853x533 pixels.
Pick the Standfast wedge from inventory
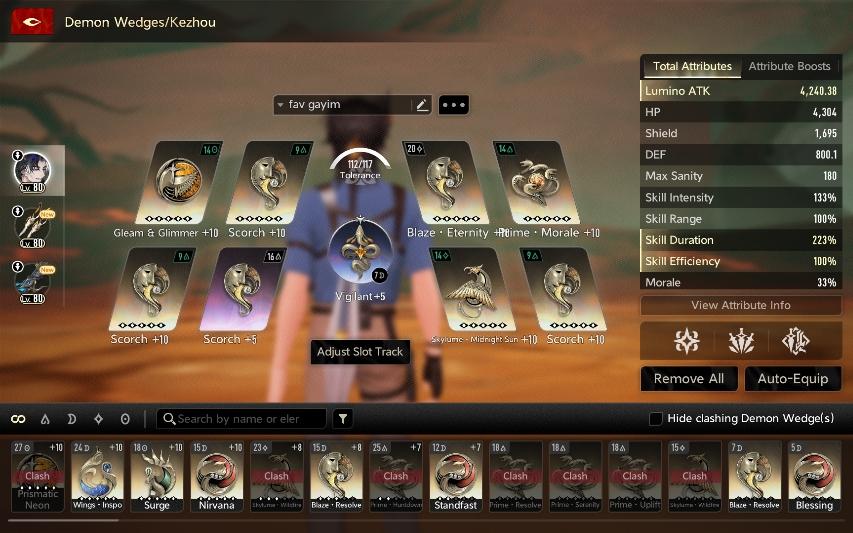[x=455, y=475]
